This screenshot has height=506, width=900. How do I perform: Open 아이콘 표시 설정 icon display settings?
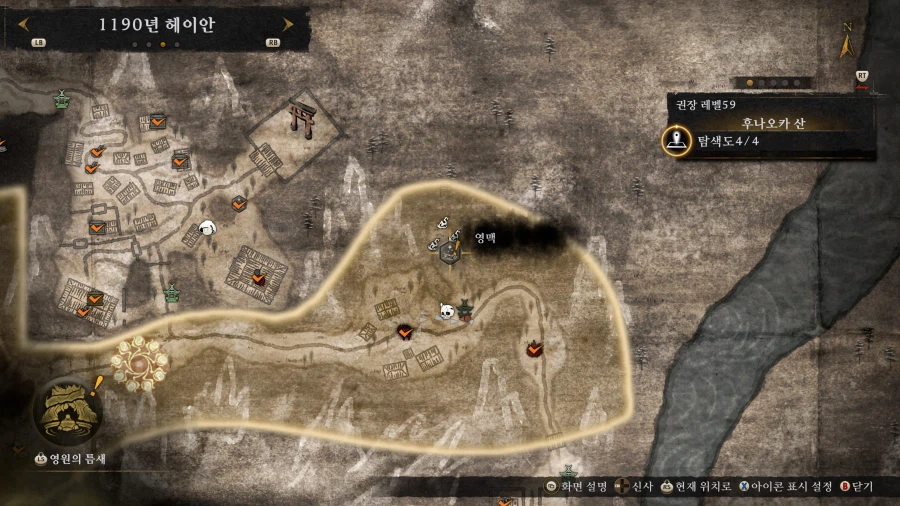[x=786, y=487]
